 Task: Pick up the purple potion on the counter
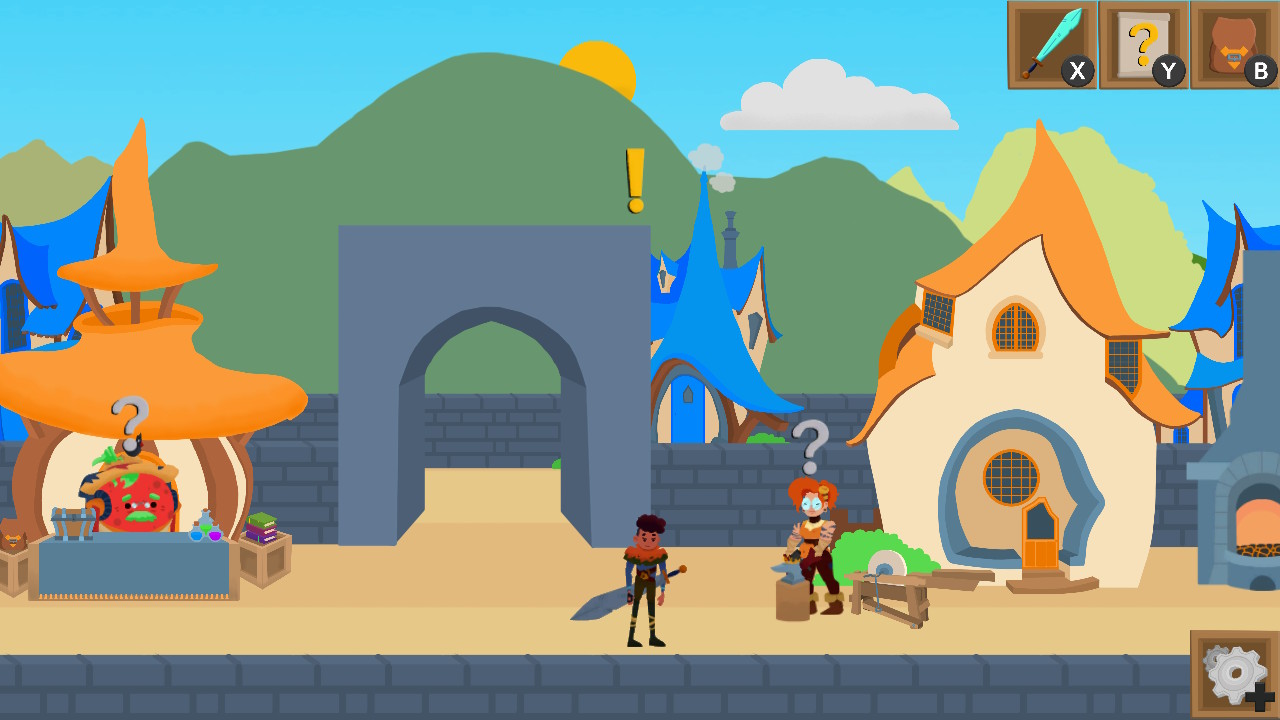click(x=215, y=535)
